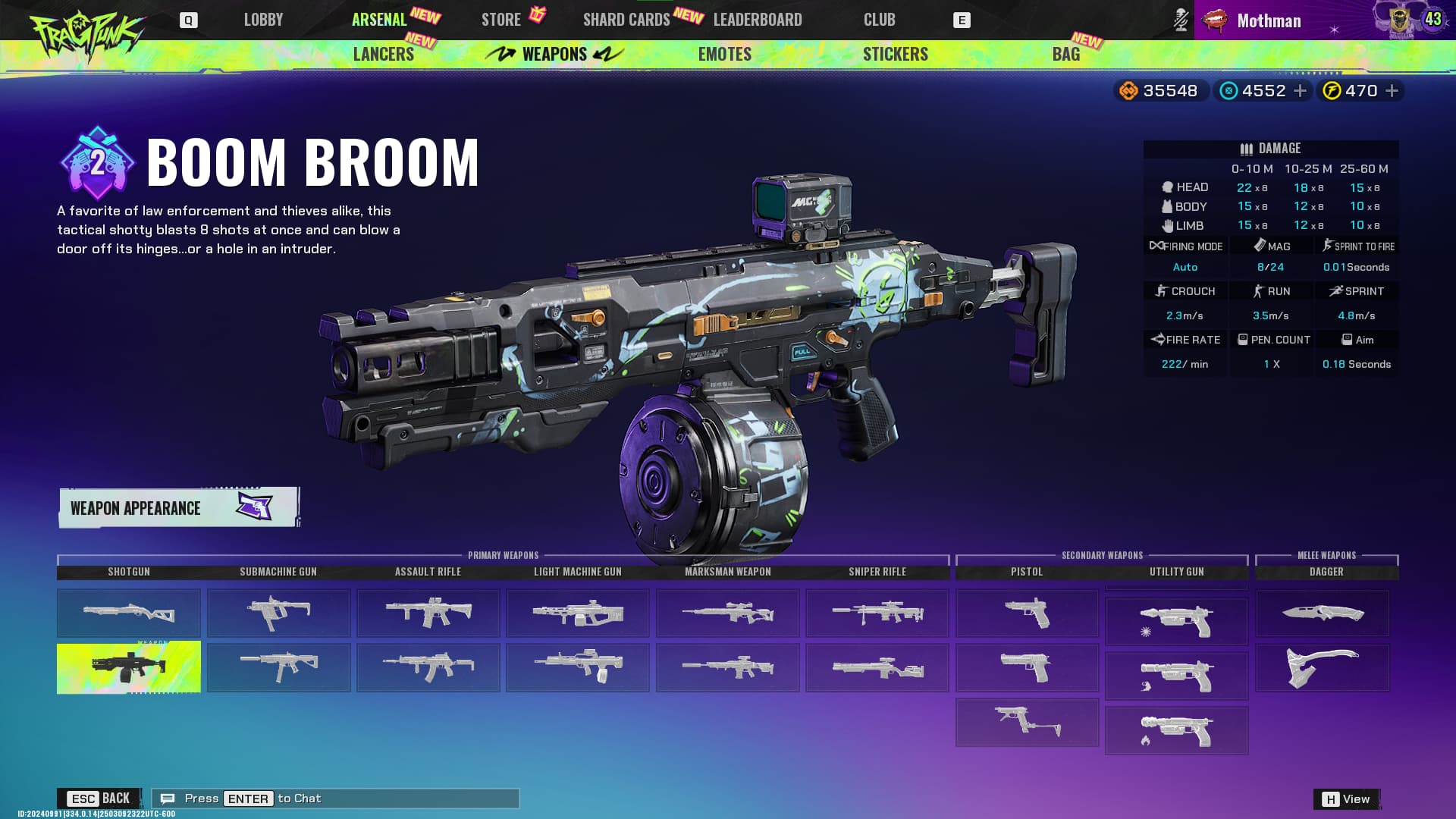Open the Stickers sub-tab
This screenshot has height=819, width=1456.
pyautogui.click(x=895, y=55)
